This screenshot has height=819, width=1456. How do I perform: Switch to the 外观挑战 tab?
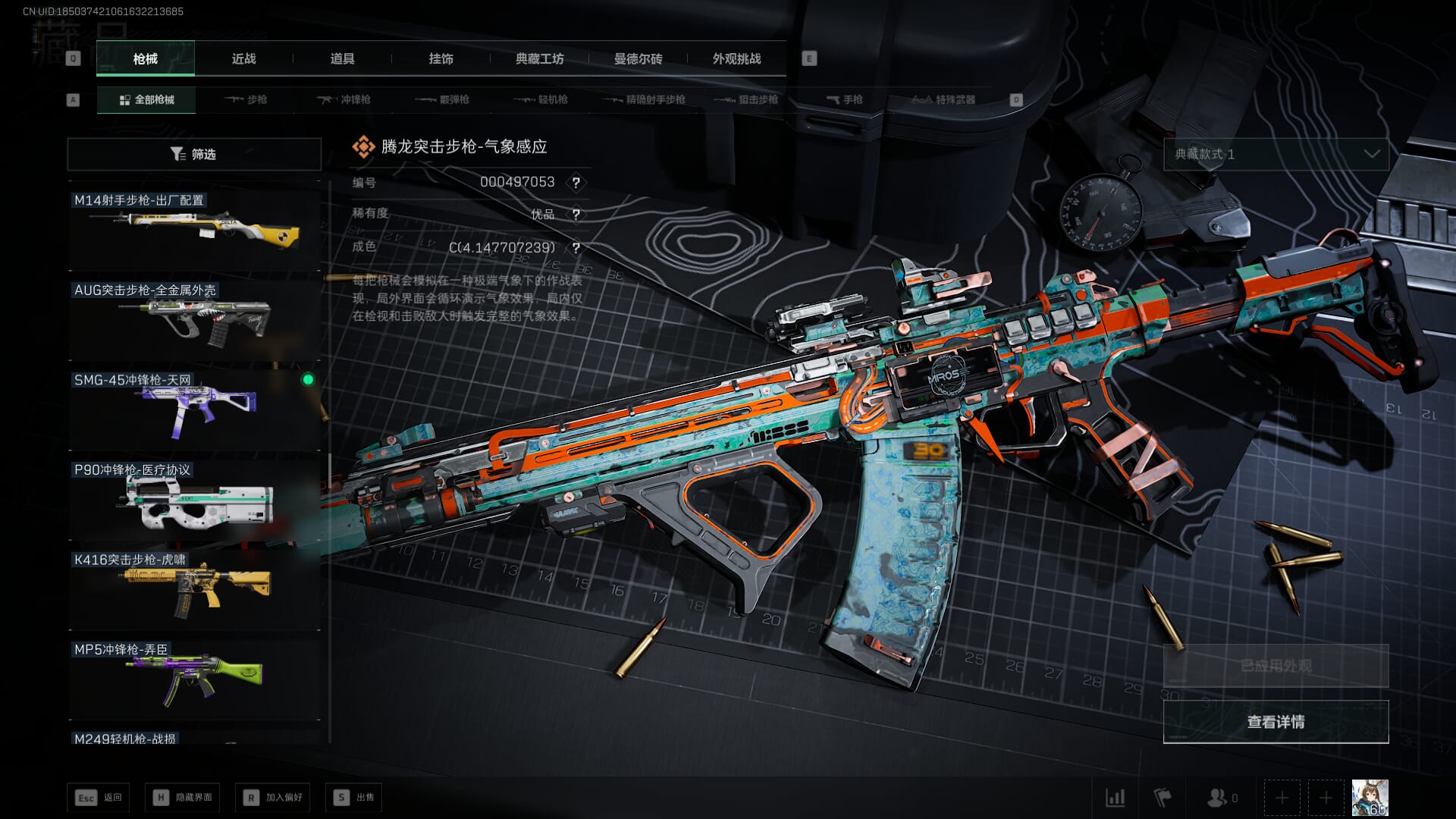tap(736, 59)
